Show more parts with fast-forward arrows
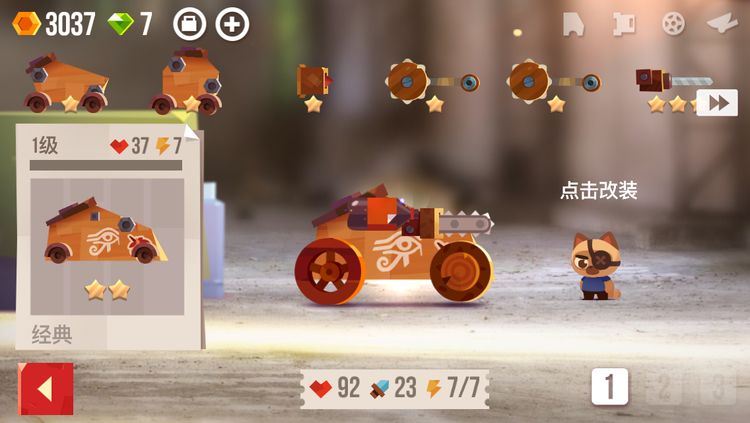Viewport: 750px width, 423px height. (716, 103)
